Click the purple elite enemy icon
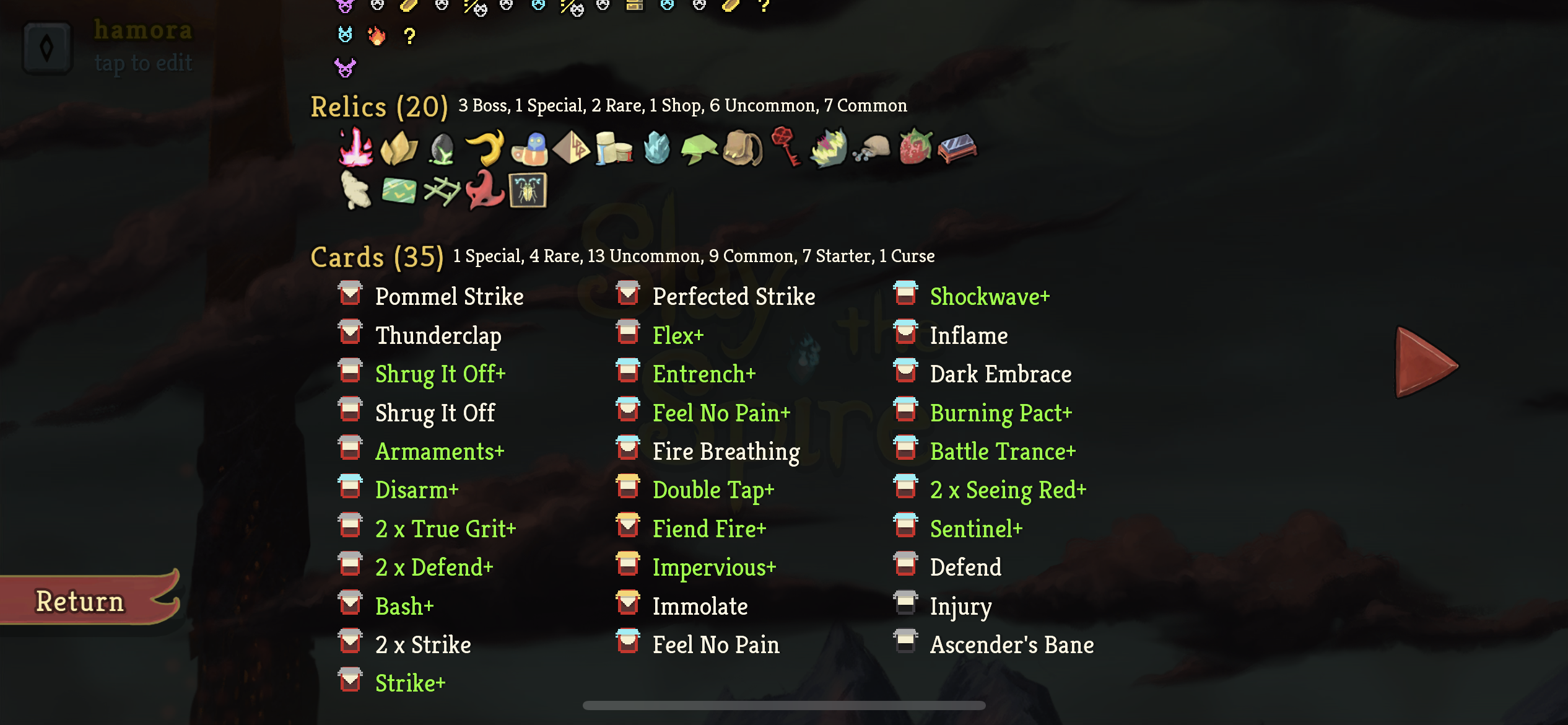 pos(344,66)
